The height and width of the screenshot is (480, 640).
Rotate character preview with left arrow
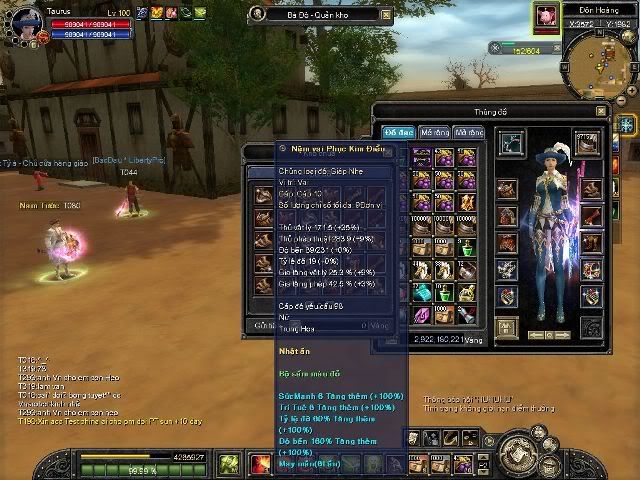534,335
